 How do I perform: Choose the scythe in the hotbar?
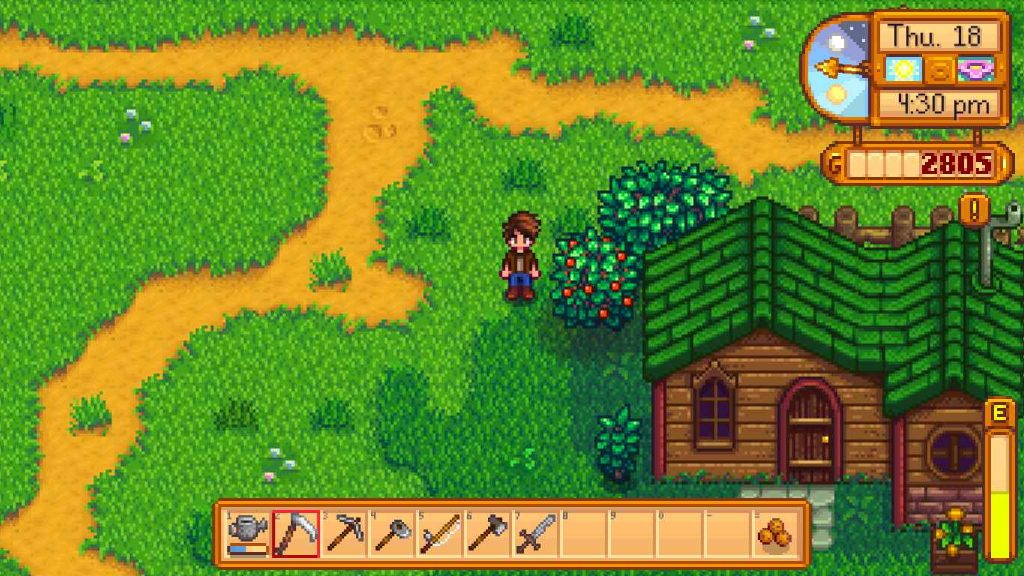tap(296, 533)
